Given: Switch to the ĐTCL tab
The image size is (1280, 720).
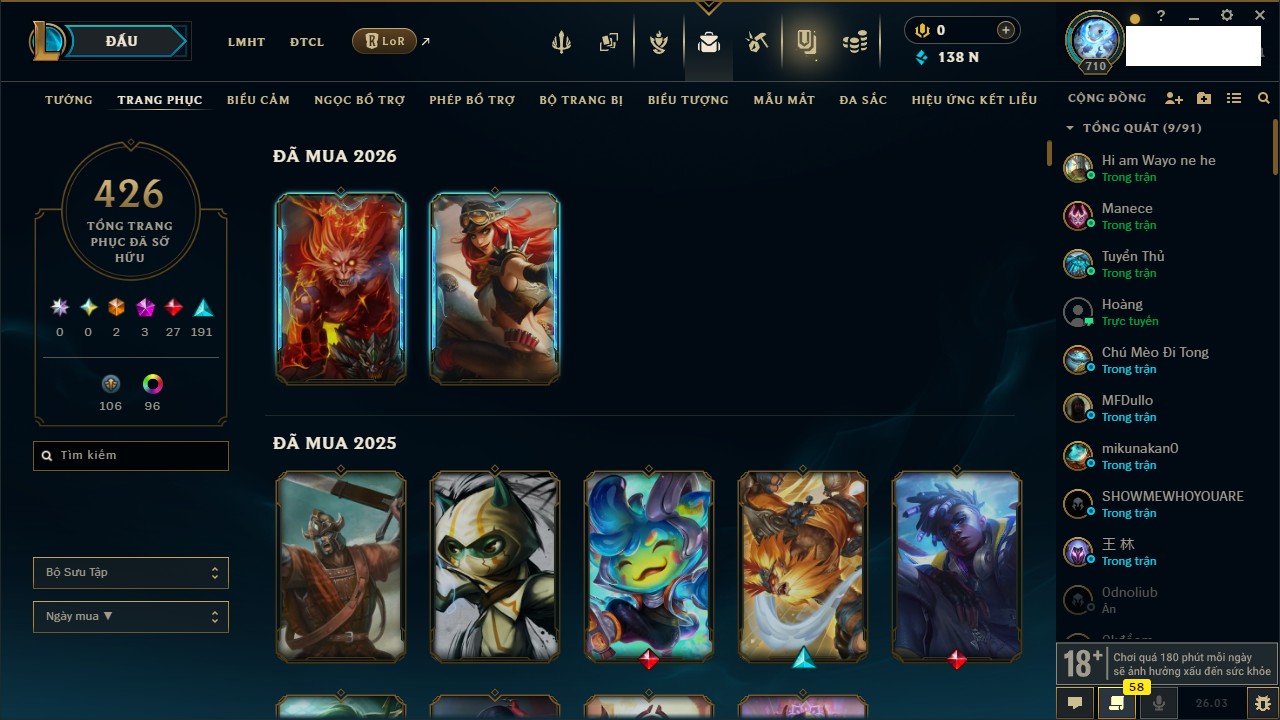Looking at the screenshot, I should (307, 42).
